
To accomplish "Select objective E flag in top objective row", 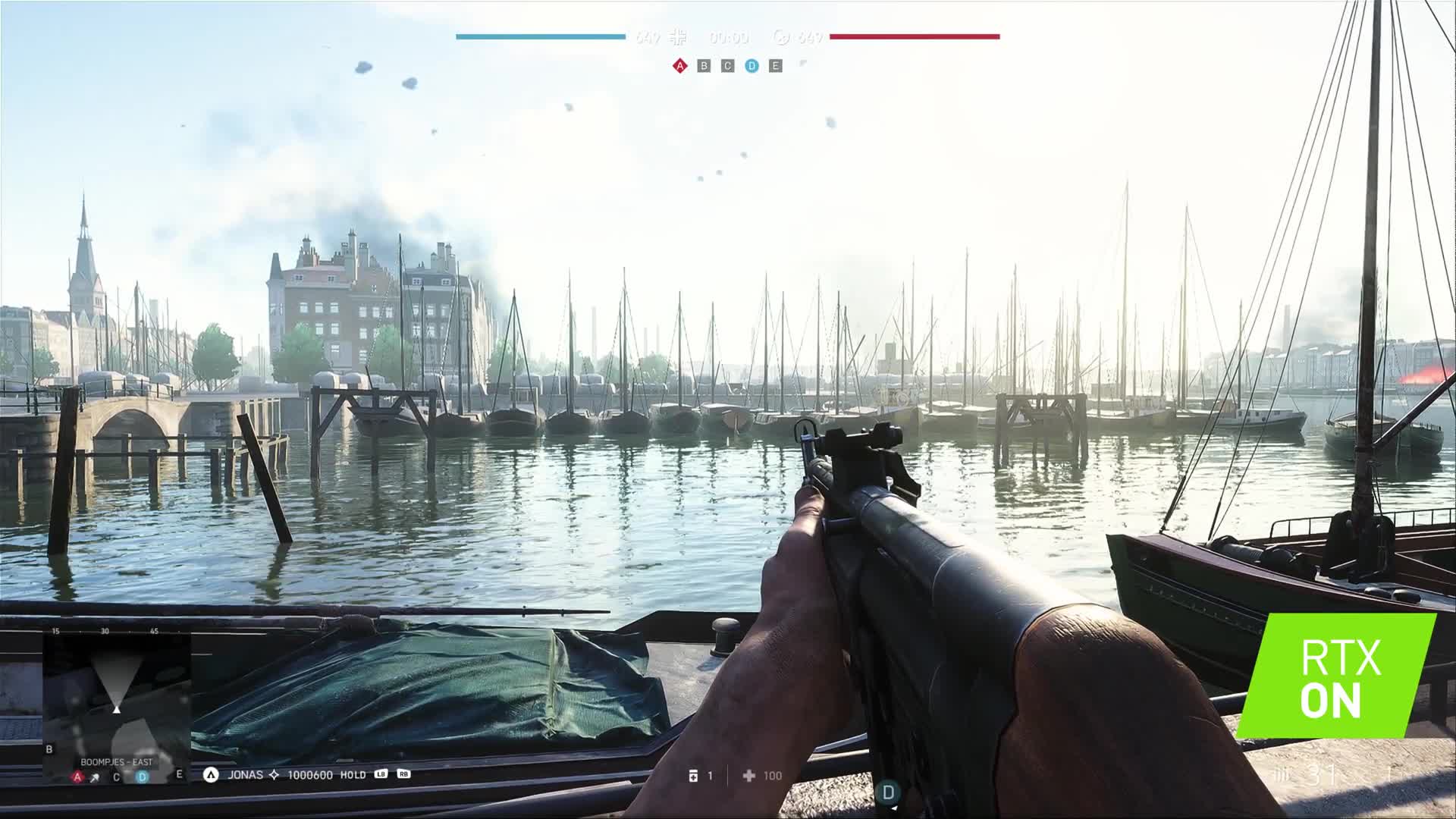I will click(775, 66).
